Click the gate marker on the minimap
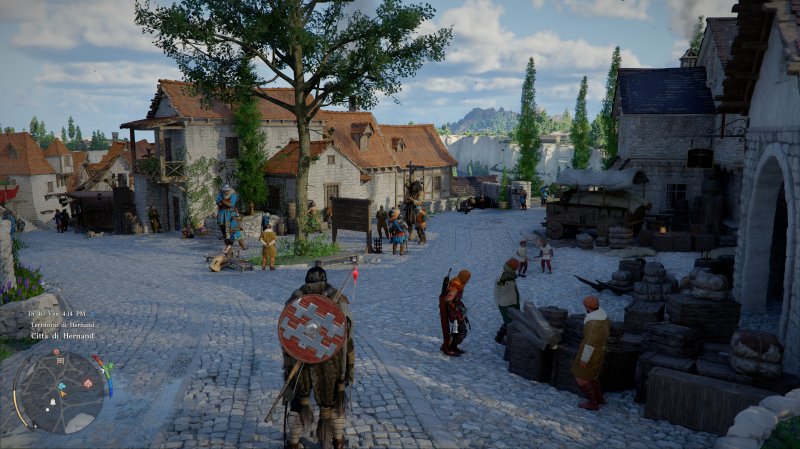This screenshot has width=800, height=449. pyautogui.click(x=60, y=361)
